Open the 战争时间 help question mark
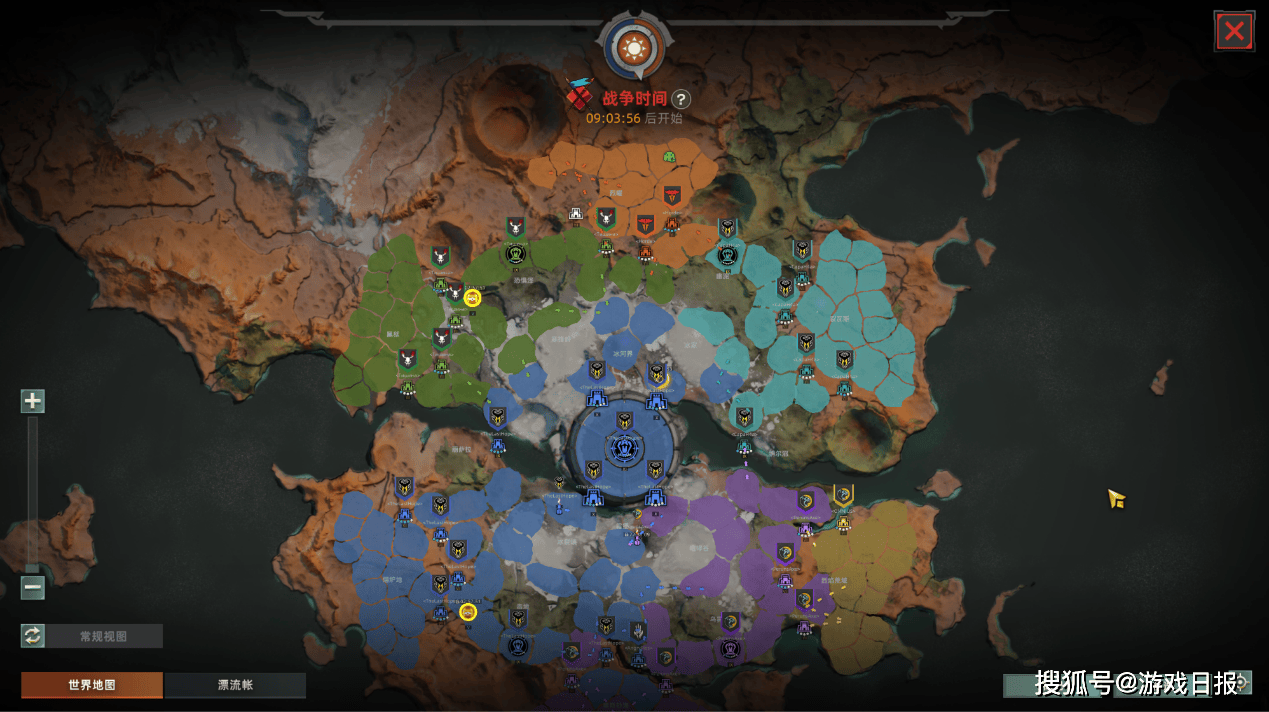 (x=680, y=99)
